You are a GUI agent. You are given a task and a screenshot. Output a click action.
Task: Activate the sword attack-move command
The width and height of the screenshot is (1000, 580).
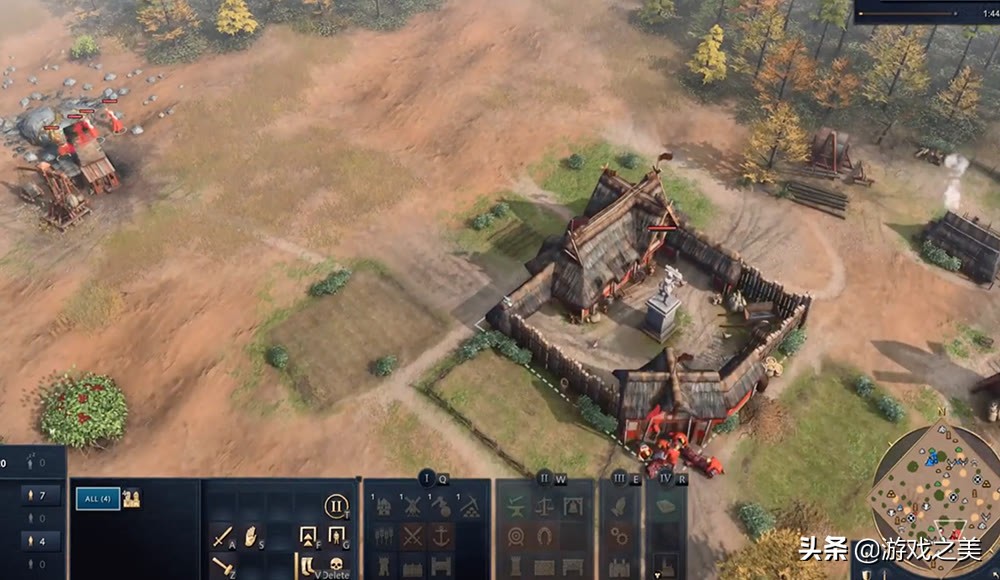221,537
